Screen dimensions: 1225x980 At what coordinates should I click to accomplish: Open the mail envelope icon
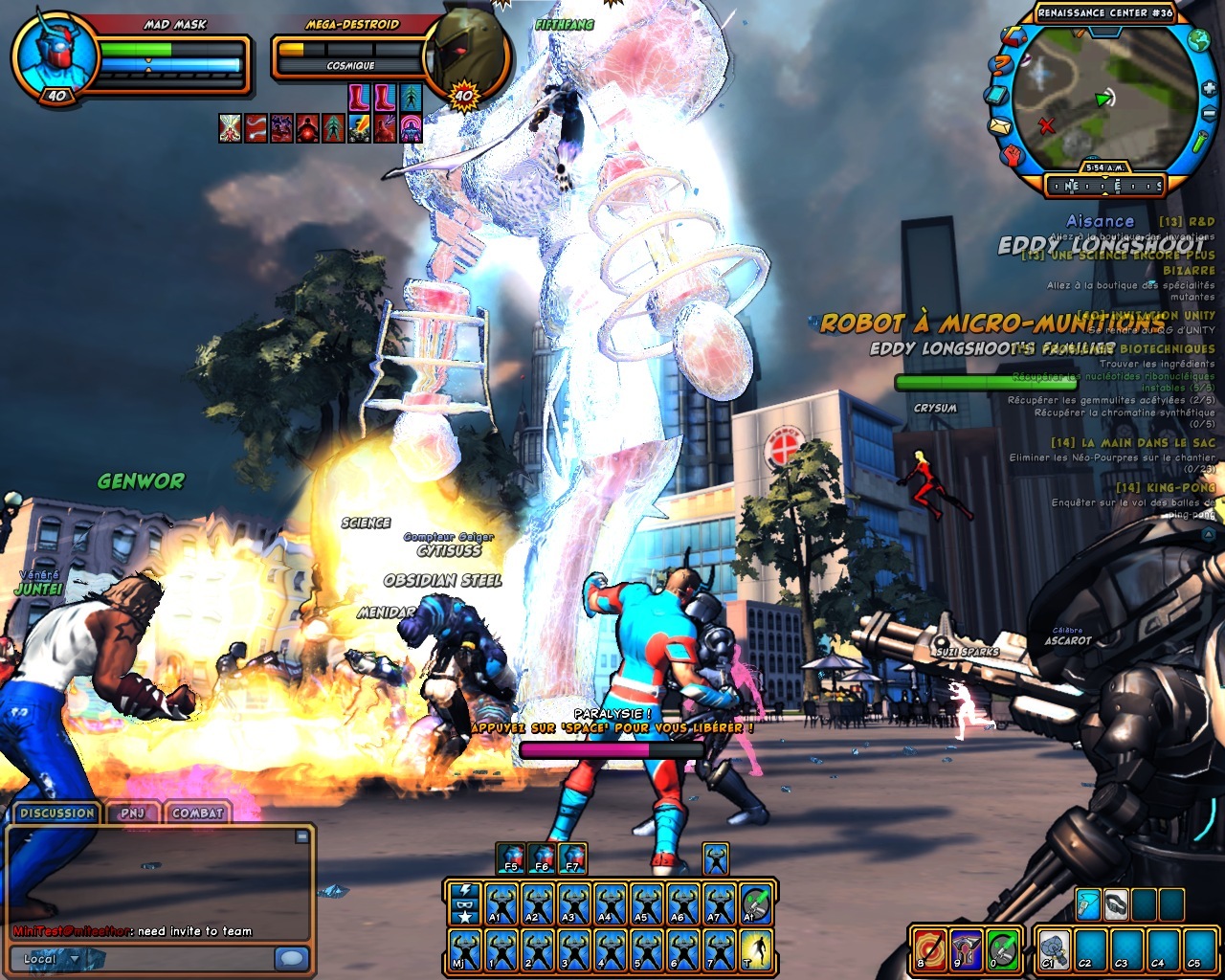(x=999, y=127)
